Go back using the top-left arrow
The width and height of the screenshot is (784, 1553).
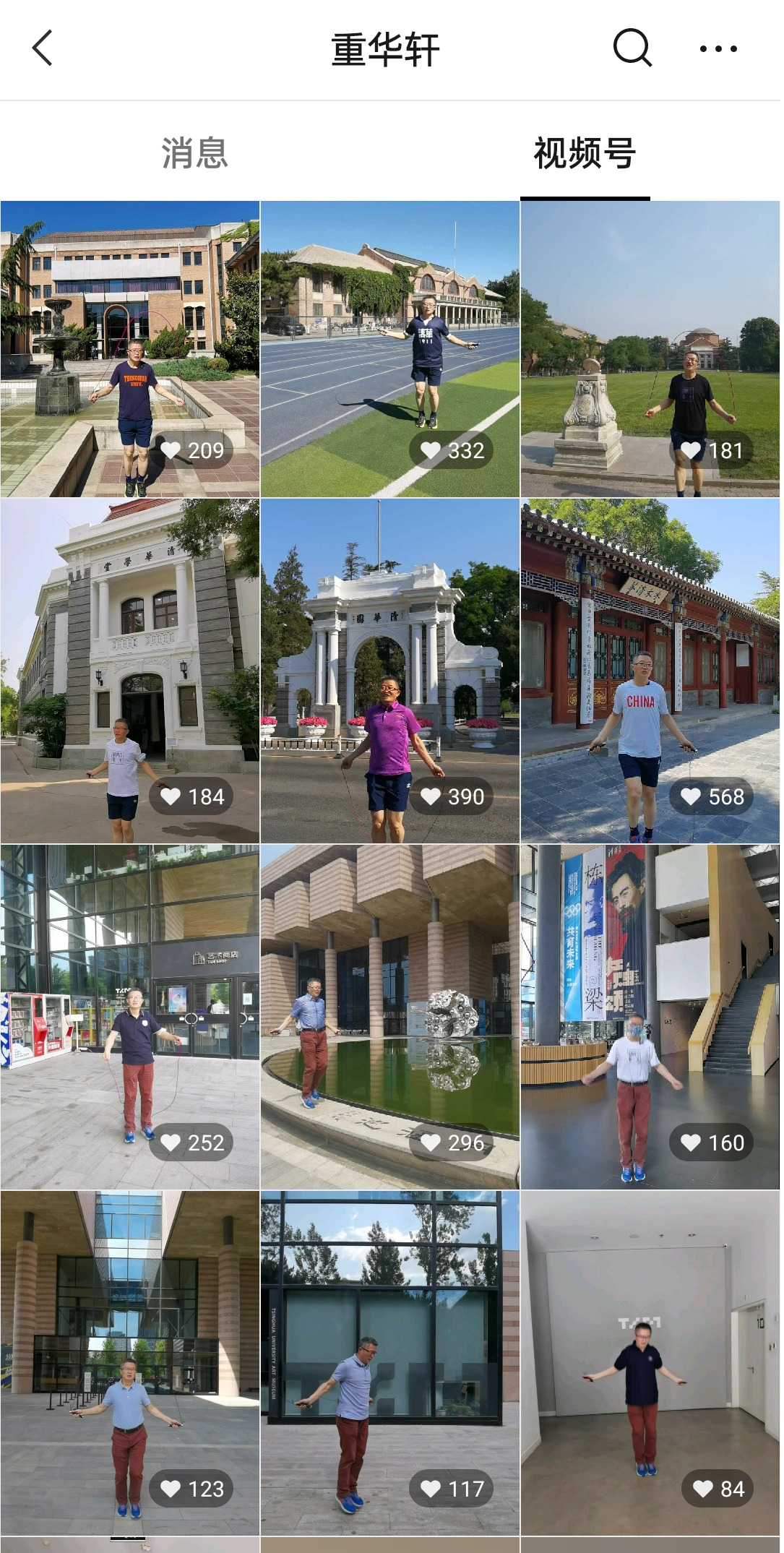tap(43, 48)
